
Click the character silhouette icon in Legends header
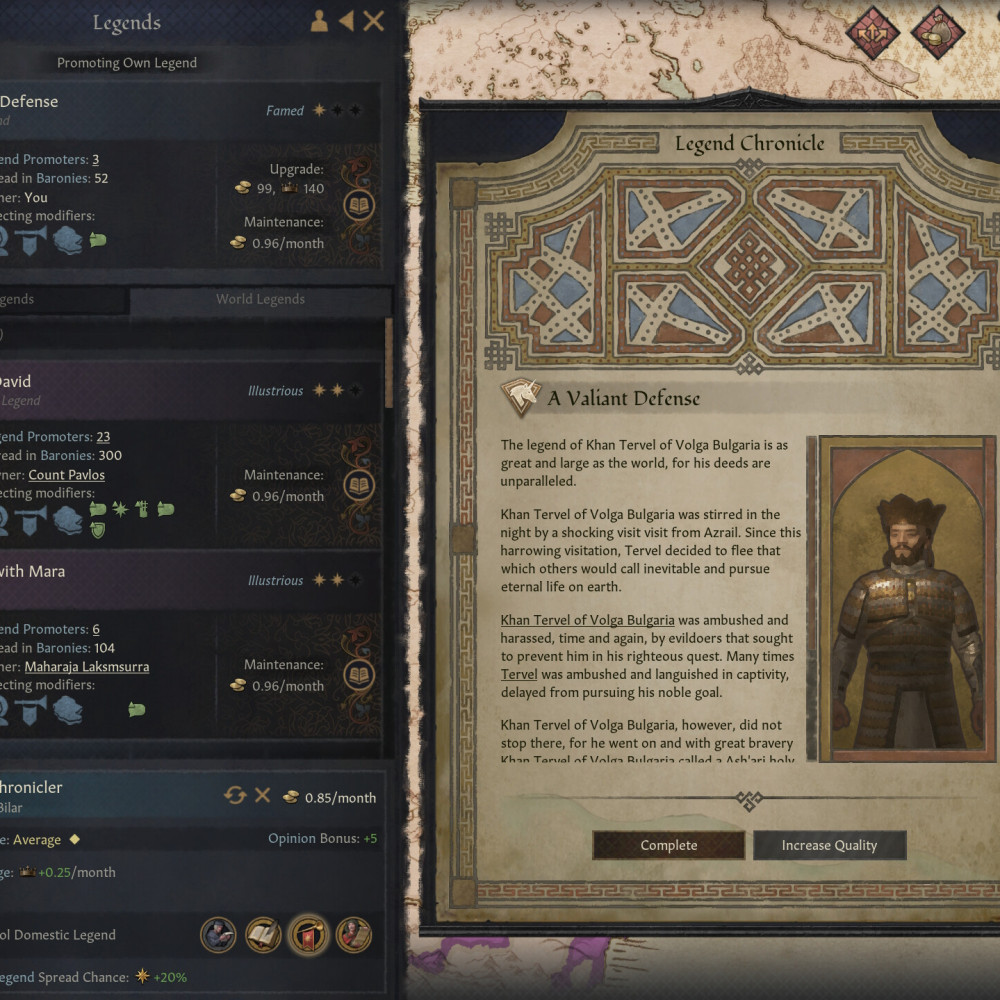click(x=319, y=21)
